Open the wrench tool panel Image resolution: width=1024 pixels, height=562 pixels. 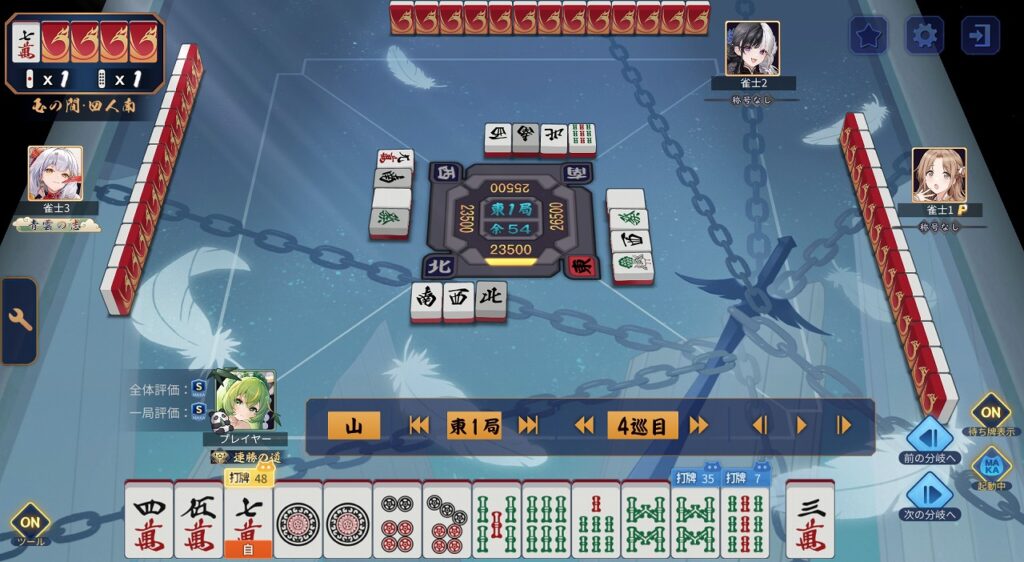click(18, 321)
